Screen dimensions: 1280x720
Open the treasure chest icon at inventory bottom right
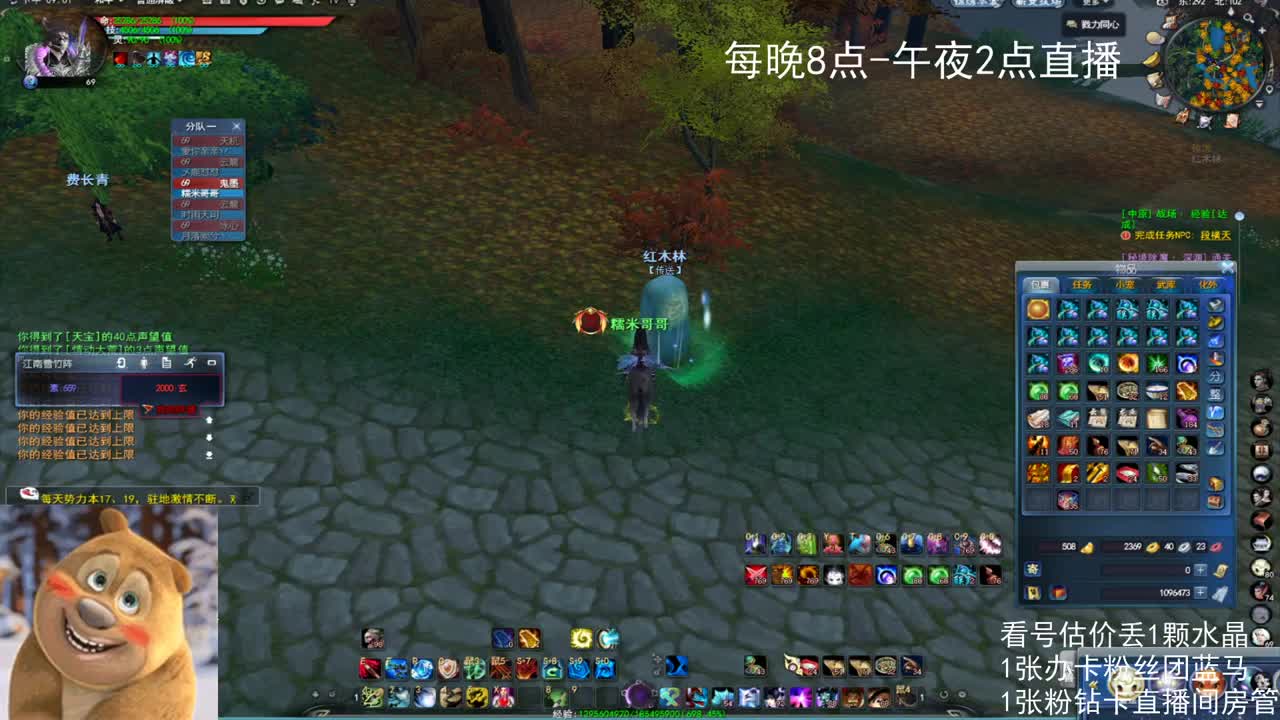coord(1214,503)
